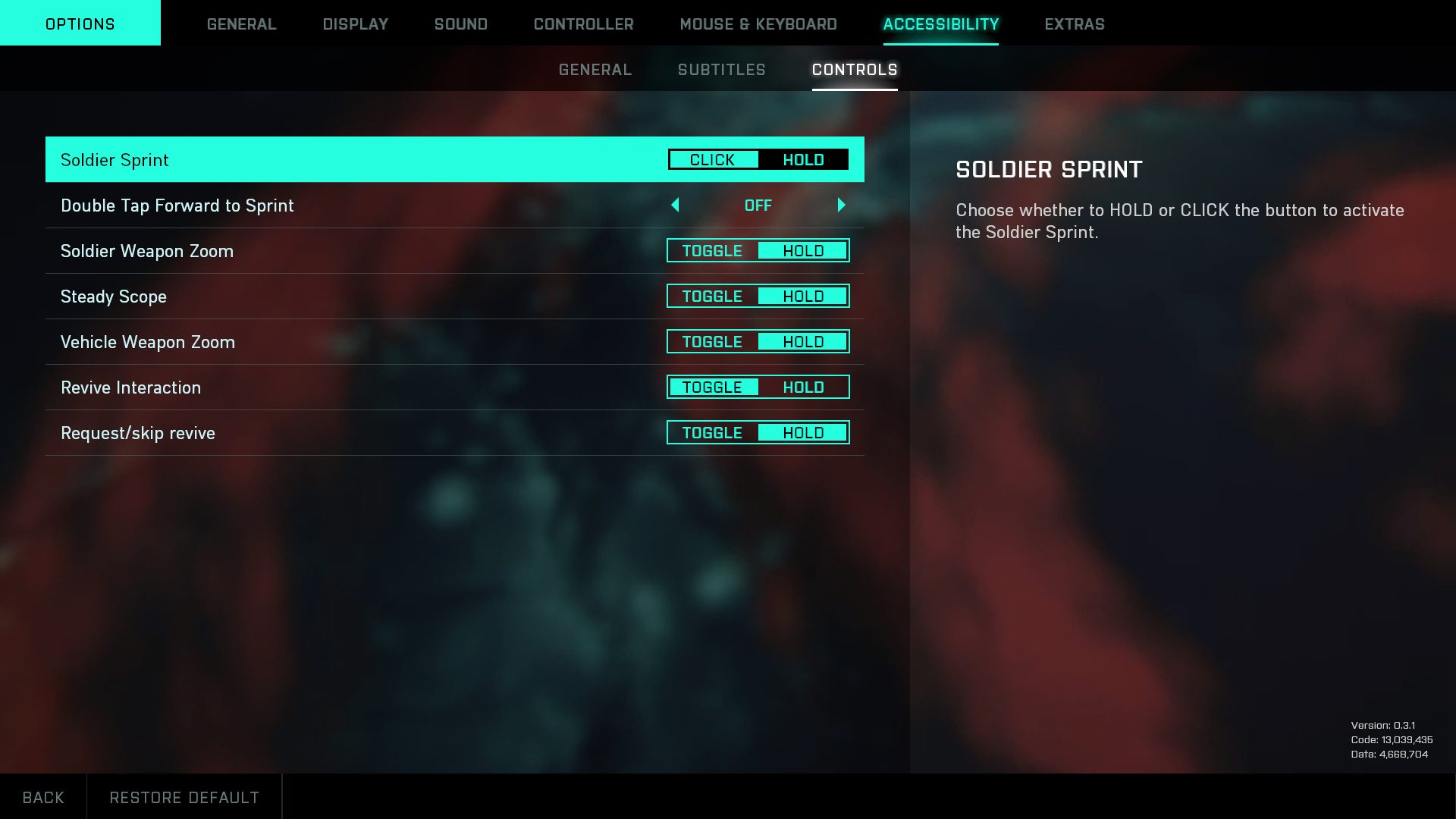Choose Toggle for Soldier Weapon Zoom
Screen dimensions: 1456x819
click(x=713, y=251)
